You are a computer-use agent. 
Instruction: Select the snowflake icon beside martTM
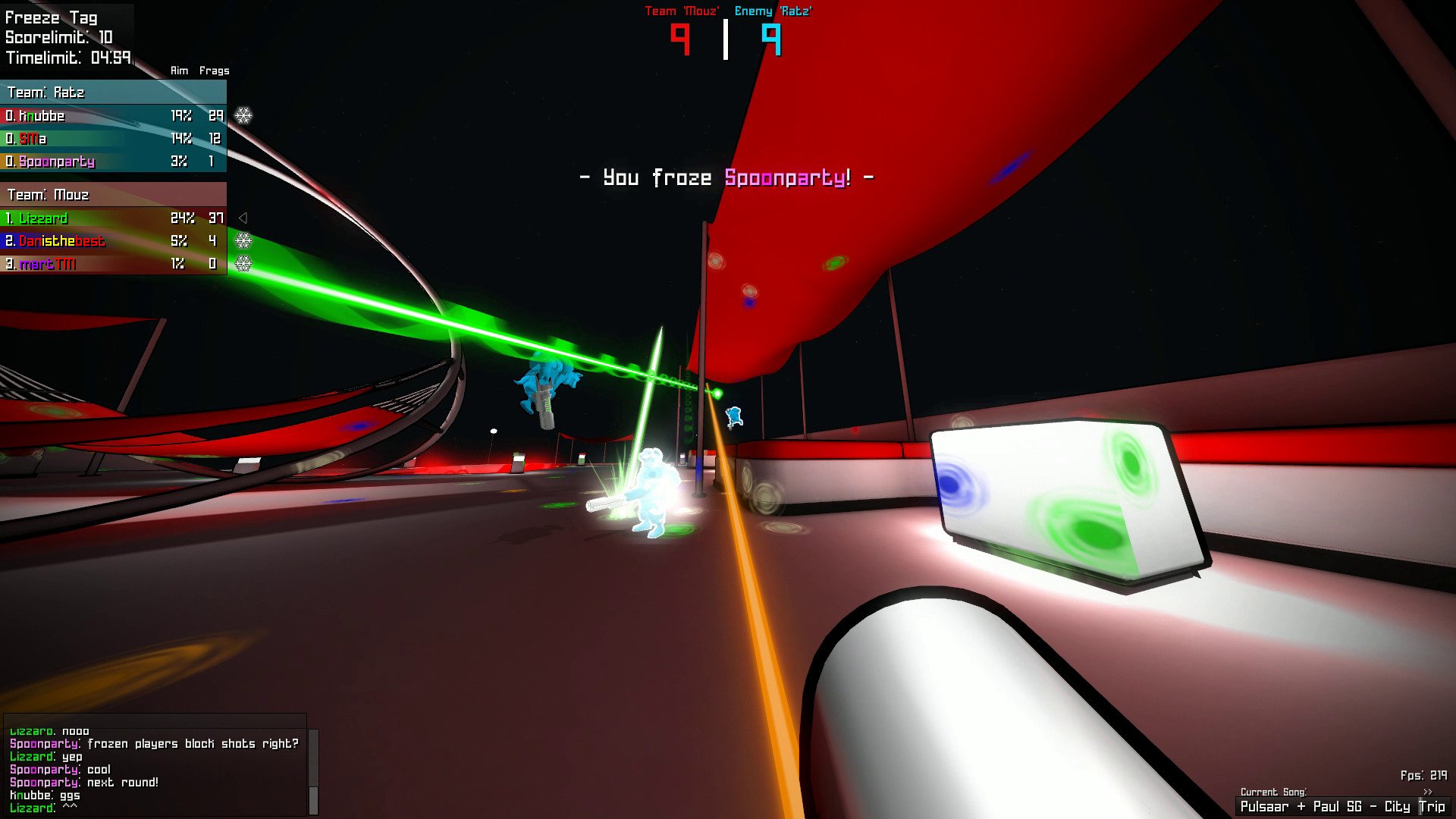(243, 264)
